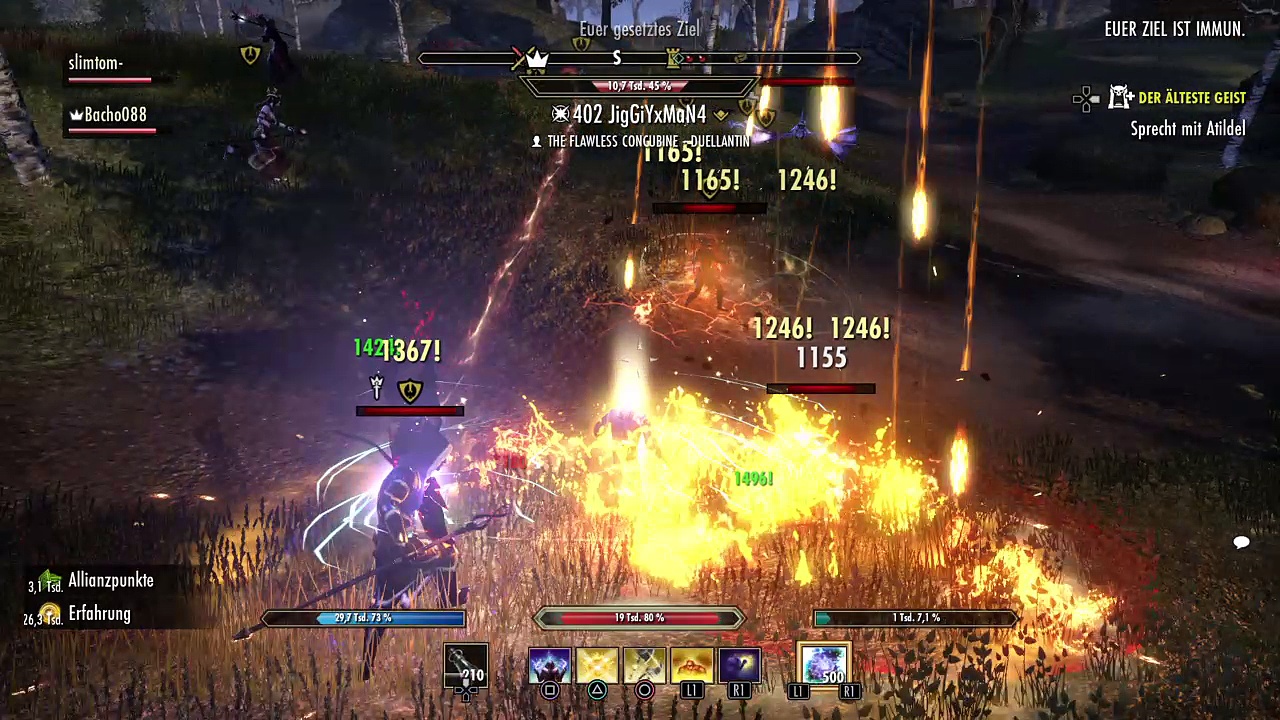
Task: Select the target name JigGiYxMaN4
Action: (x=641, y=115)
